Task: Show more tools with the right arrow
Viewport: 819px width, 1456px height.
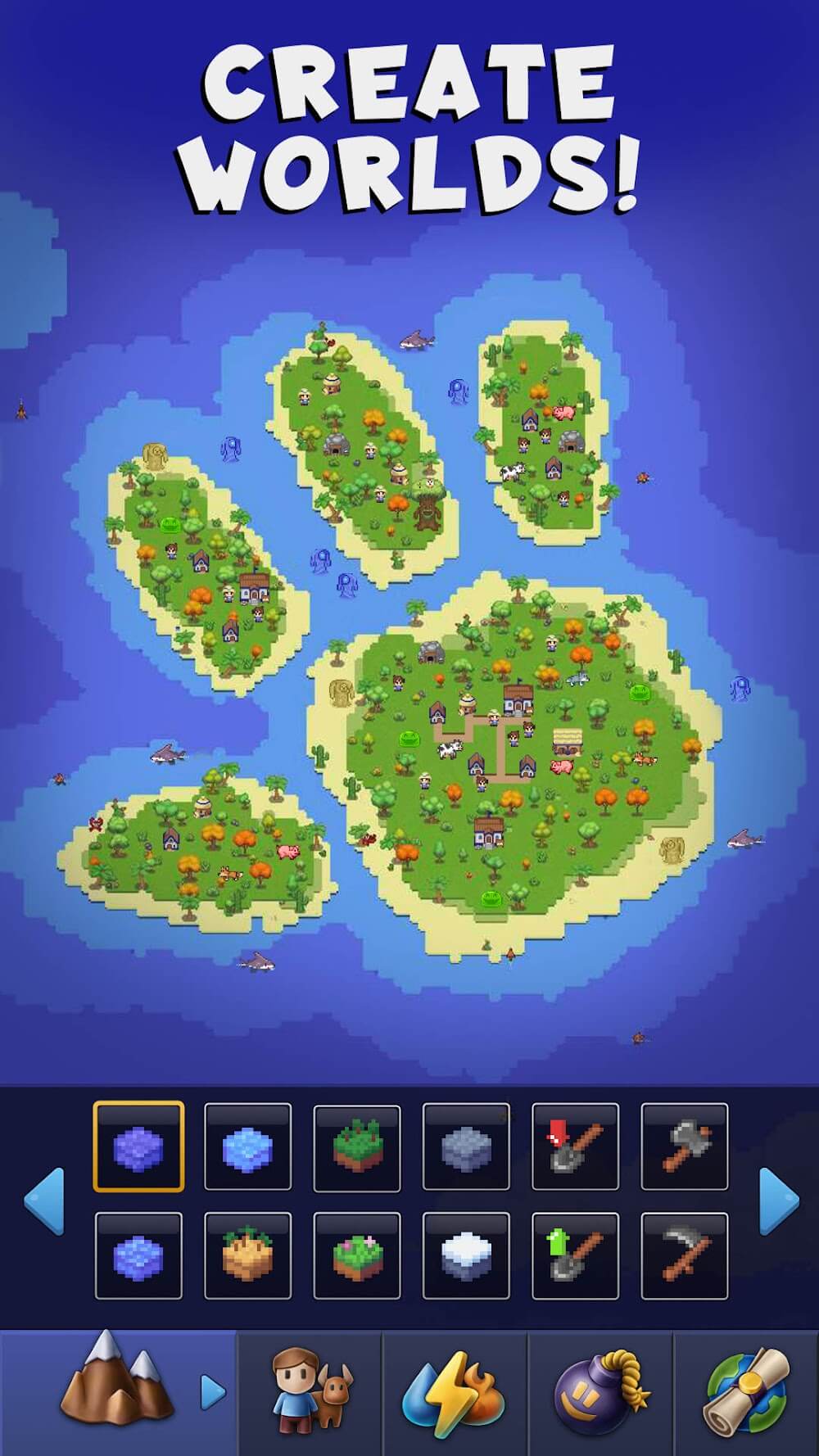Action: [x=779, y=1201]
